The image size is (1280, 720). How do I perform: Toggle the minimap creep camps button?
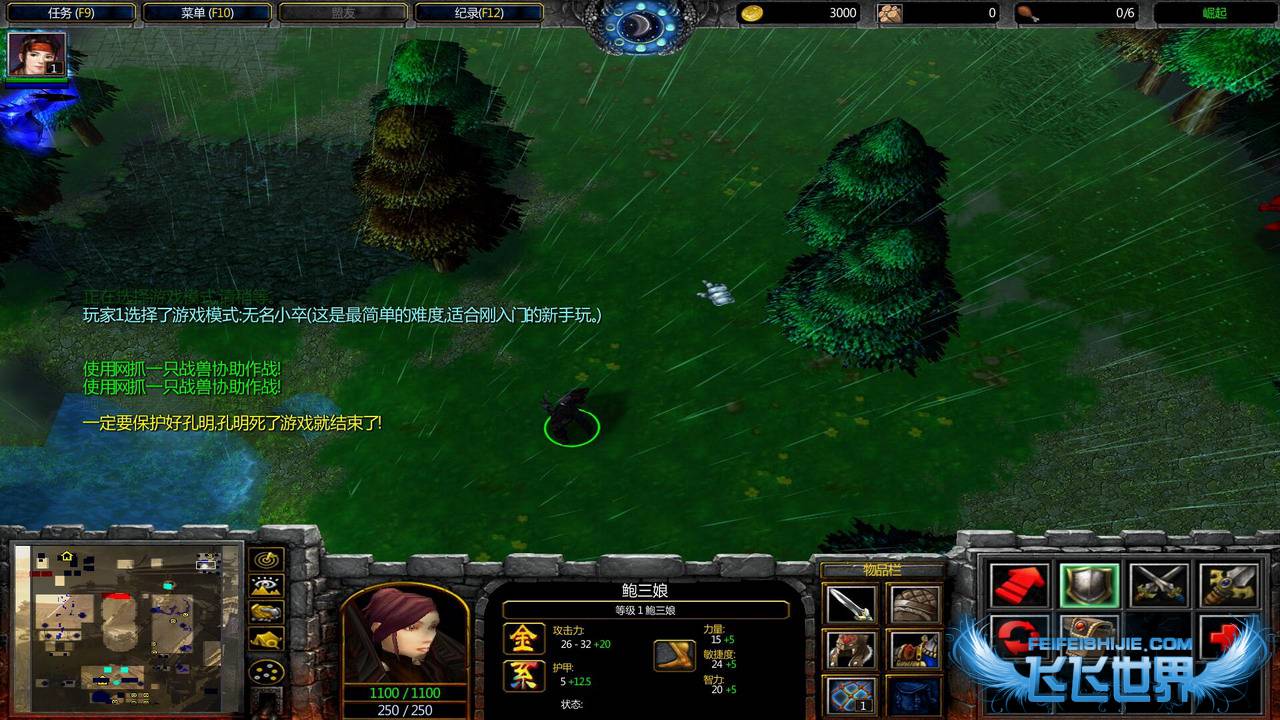point(267,639)
